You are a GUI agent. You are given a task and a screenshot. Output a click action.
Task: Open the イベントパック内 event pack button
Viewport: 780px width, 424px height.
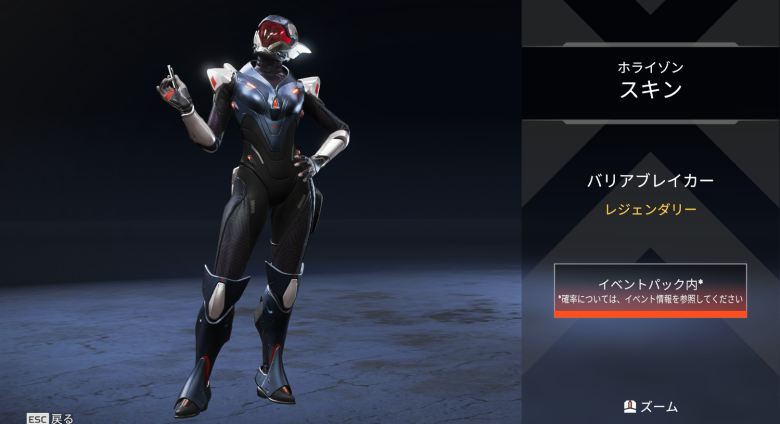pyautogui.click(x=650, y=290)
